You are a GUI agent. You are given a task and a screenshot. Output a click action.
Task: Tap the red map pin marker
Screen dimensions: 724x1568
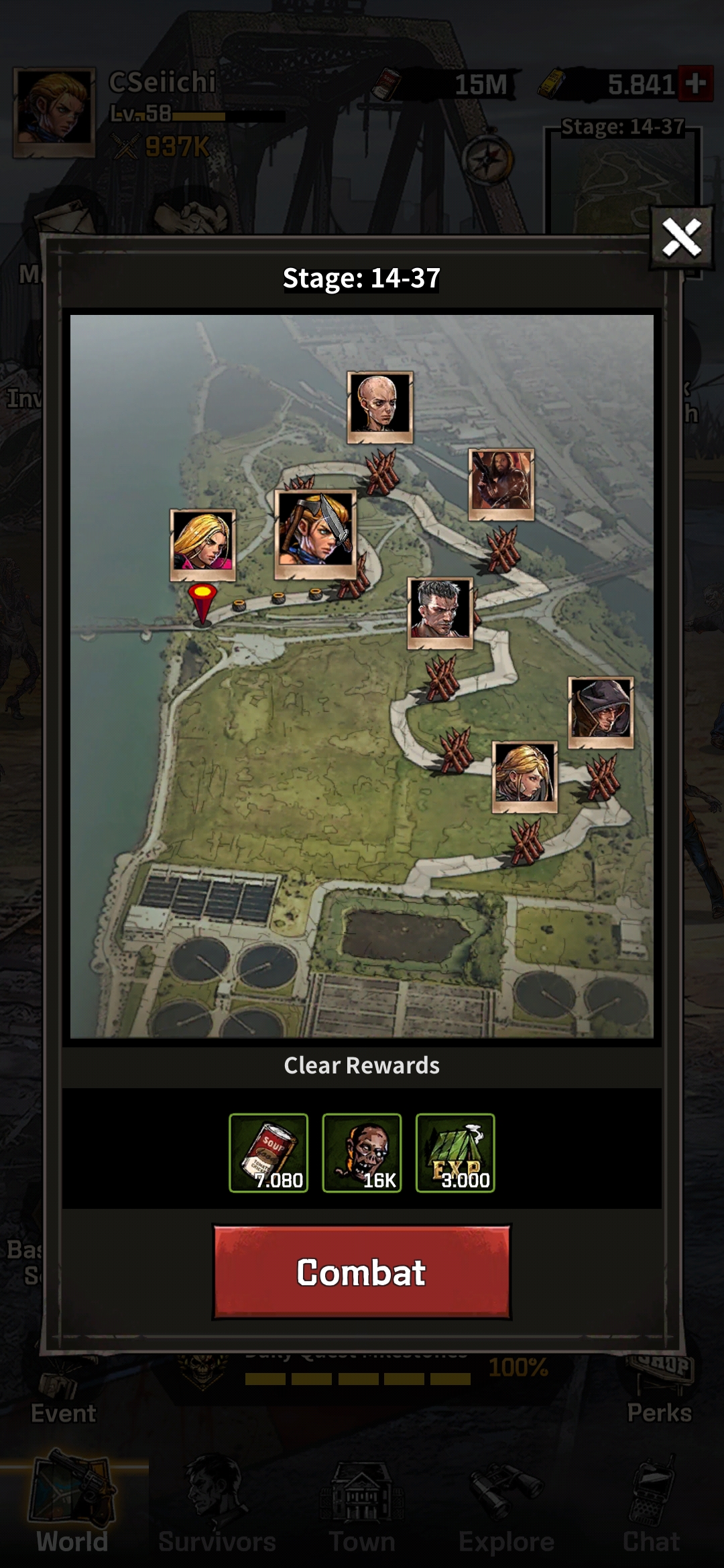click(x=202, y=601)
